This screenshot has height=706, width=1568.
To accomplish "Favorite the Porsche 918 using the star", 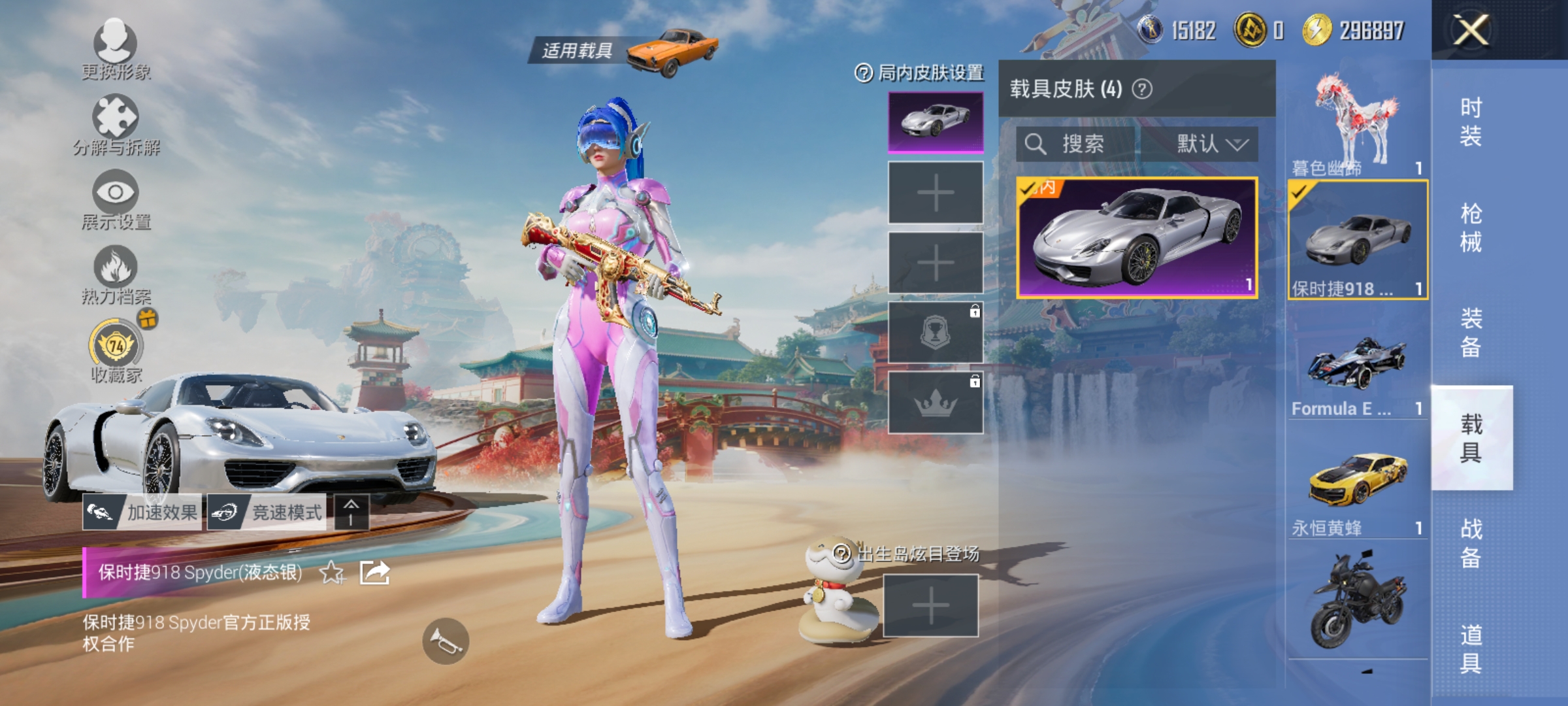I will 331,572.
